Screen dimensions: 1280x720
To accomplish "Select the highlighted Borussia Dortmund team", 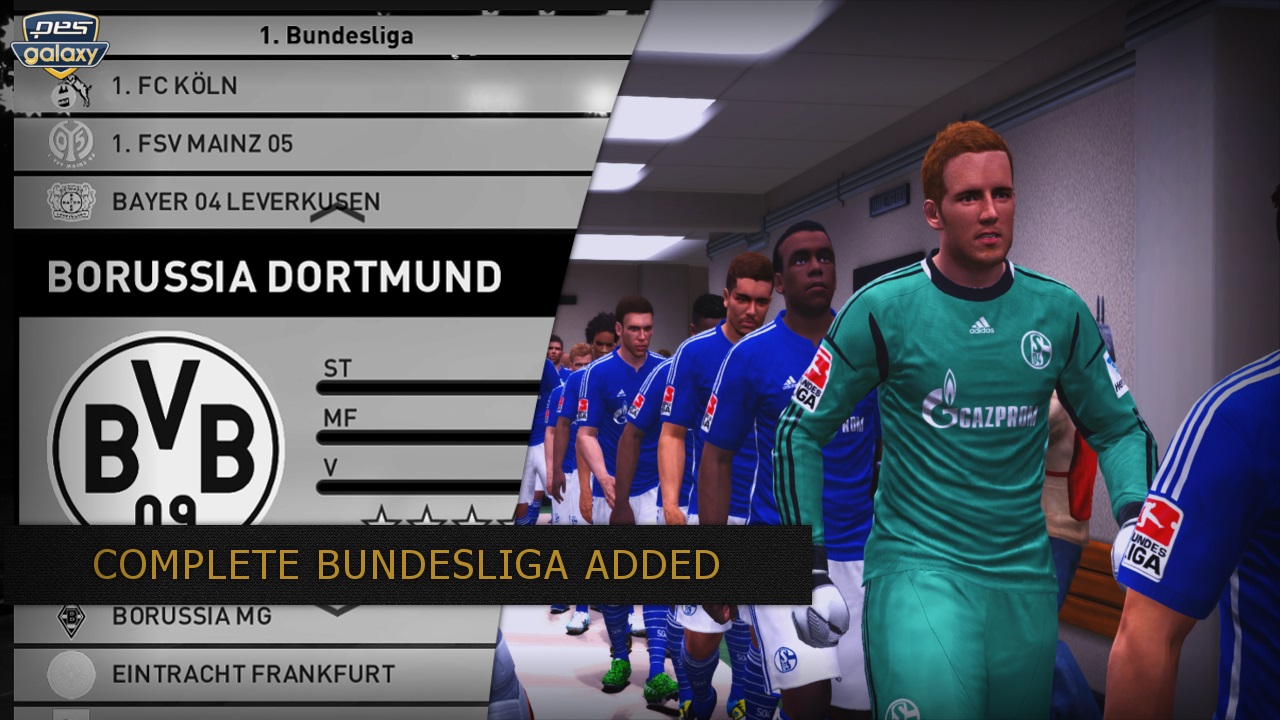I will click(x=274, y=277).
